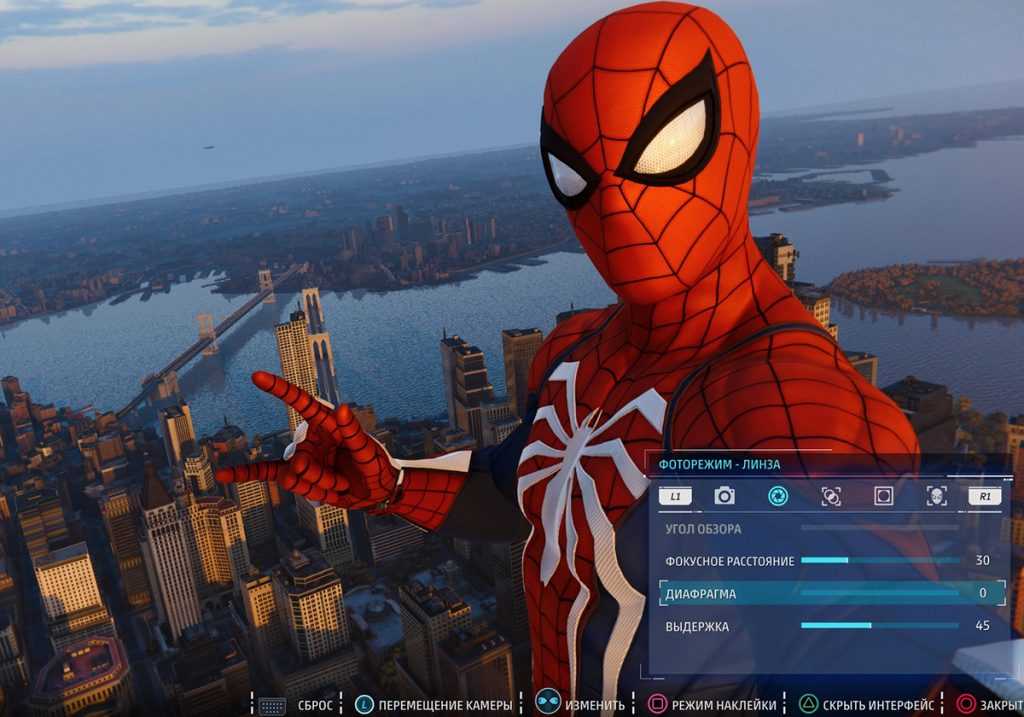This screenshot has width=1024, height=717.
Task: Set the Выдержка slider
Action: tap(879, 627)
